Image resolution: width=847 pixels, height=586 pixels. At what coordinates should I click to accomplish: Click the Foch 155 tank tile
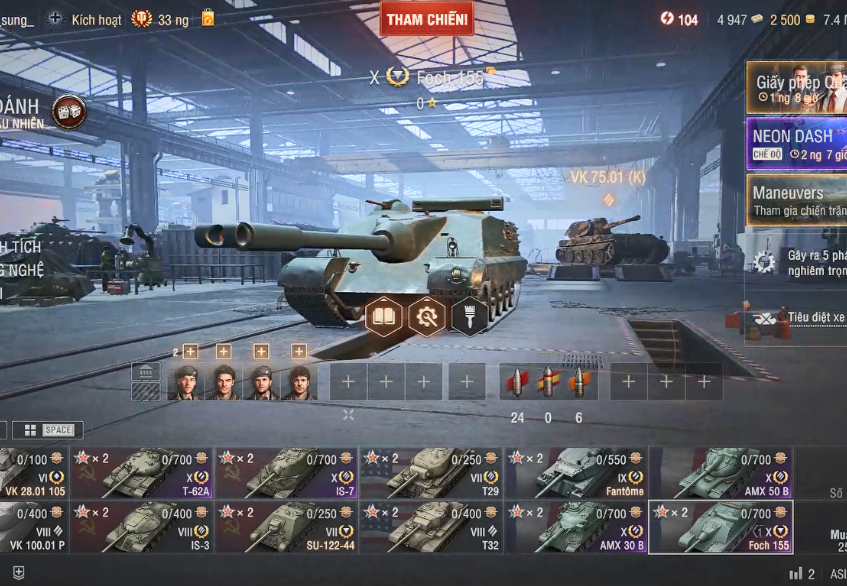click(721, 527)
